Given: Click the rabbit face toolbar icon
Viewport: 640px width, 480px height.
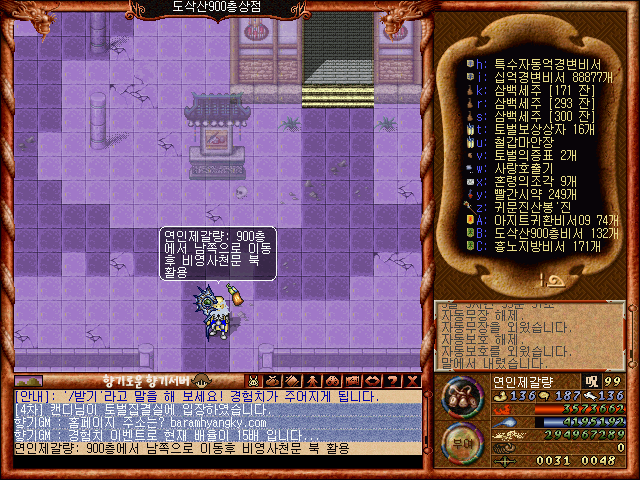Looking at the screenshot, I should [x=254, y=381].
